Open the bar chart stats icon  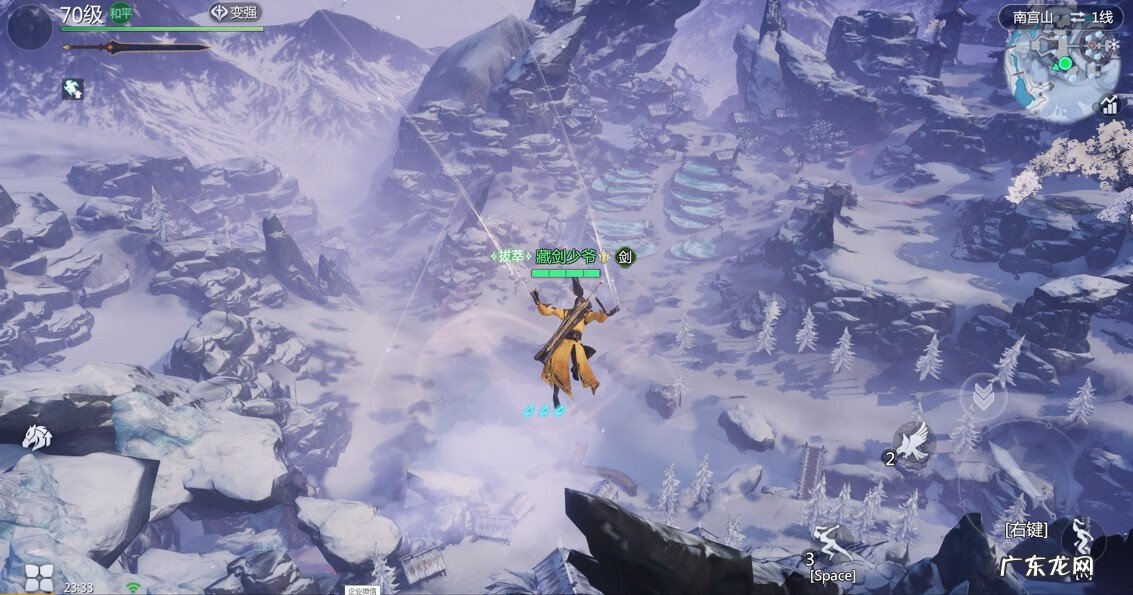1109,105
